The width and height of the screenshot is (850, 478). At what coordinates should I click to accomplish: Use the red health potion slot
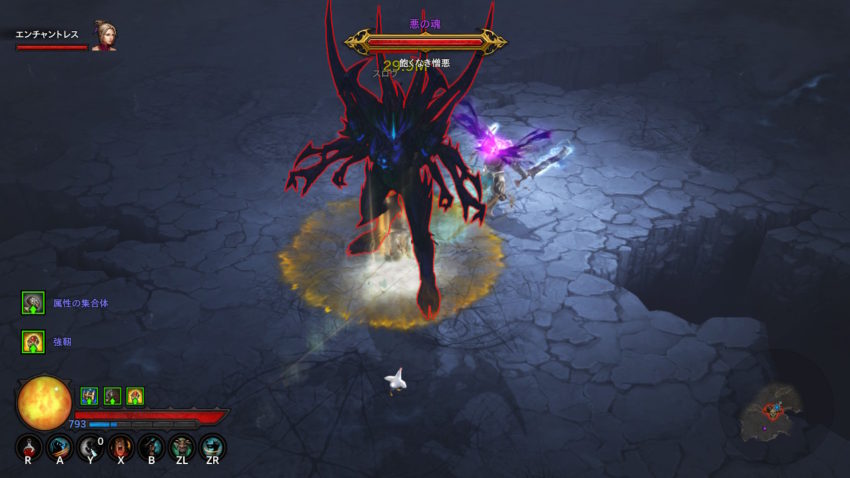pyautogui.click(x=29, y=447)
